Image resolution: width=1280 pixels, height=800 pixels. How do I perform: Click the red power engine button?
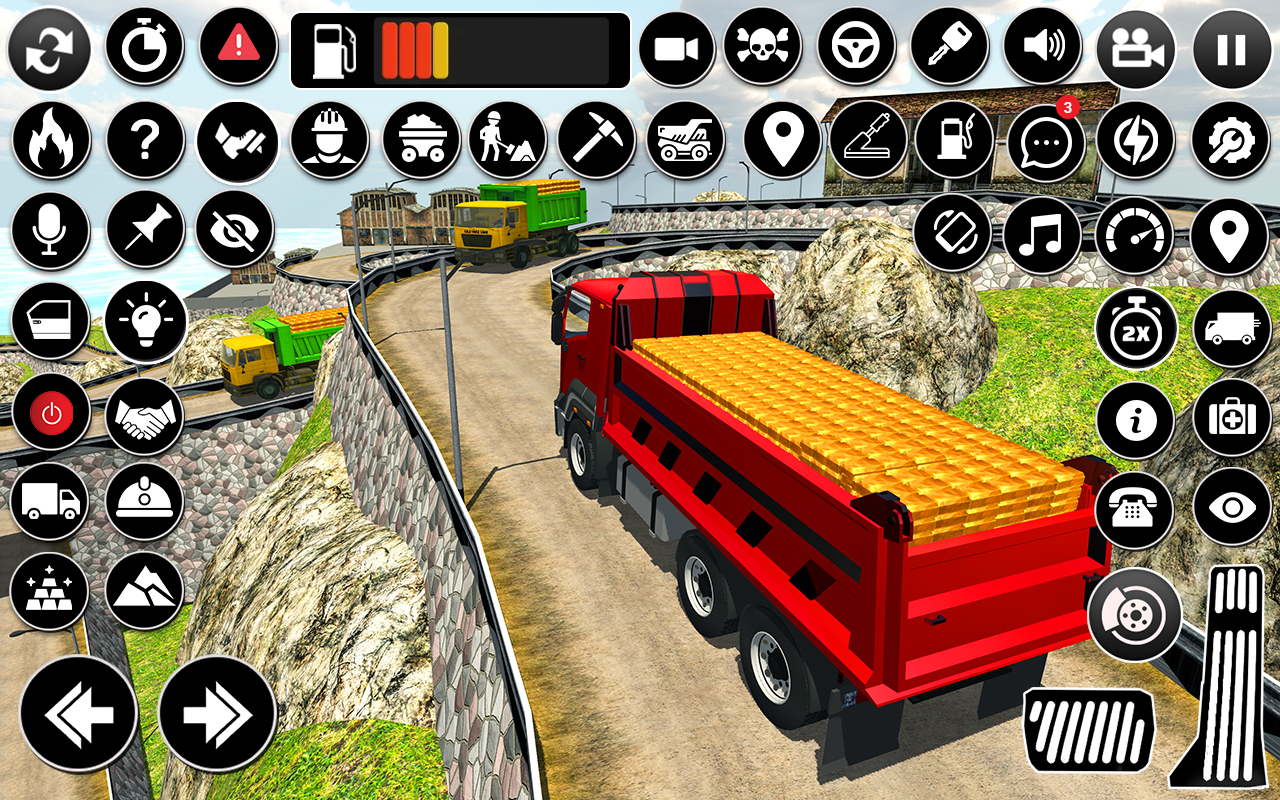50,413
